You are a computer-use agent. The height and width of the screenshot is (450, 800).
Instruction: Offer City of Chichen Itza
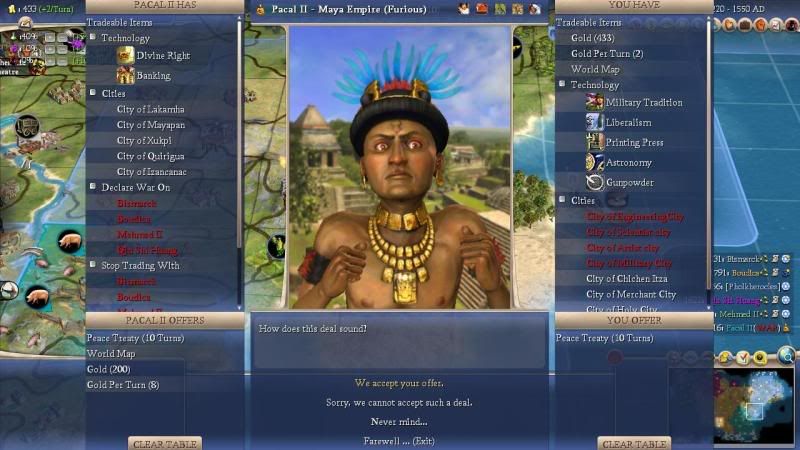click(627, 279)
